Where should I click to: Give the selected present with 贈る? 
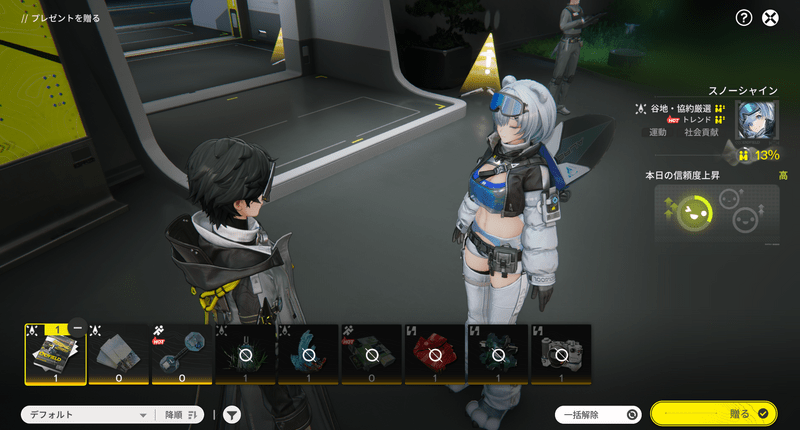point(713,413)
